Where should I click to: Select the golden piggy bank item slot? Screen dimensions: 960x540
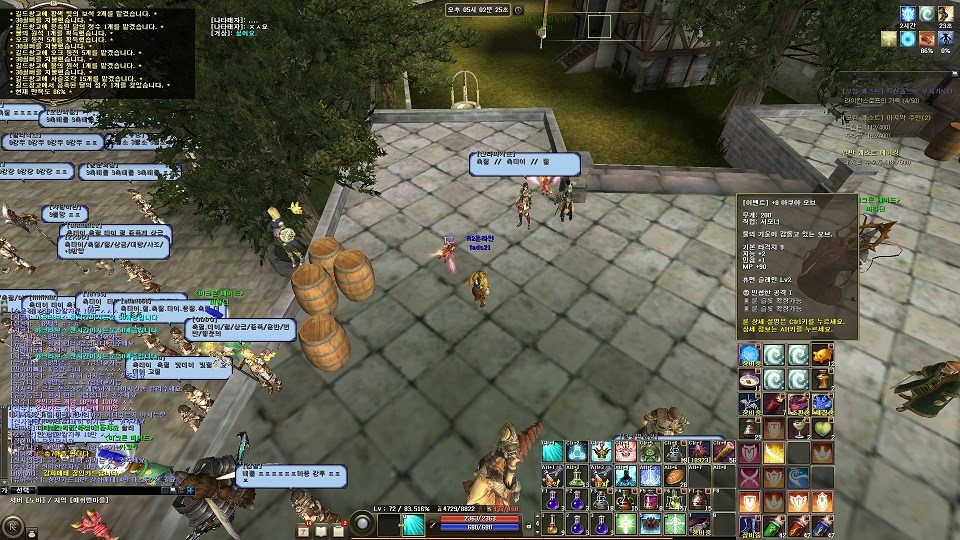[x=823, y=355]
